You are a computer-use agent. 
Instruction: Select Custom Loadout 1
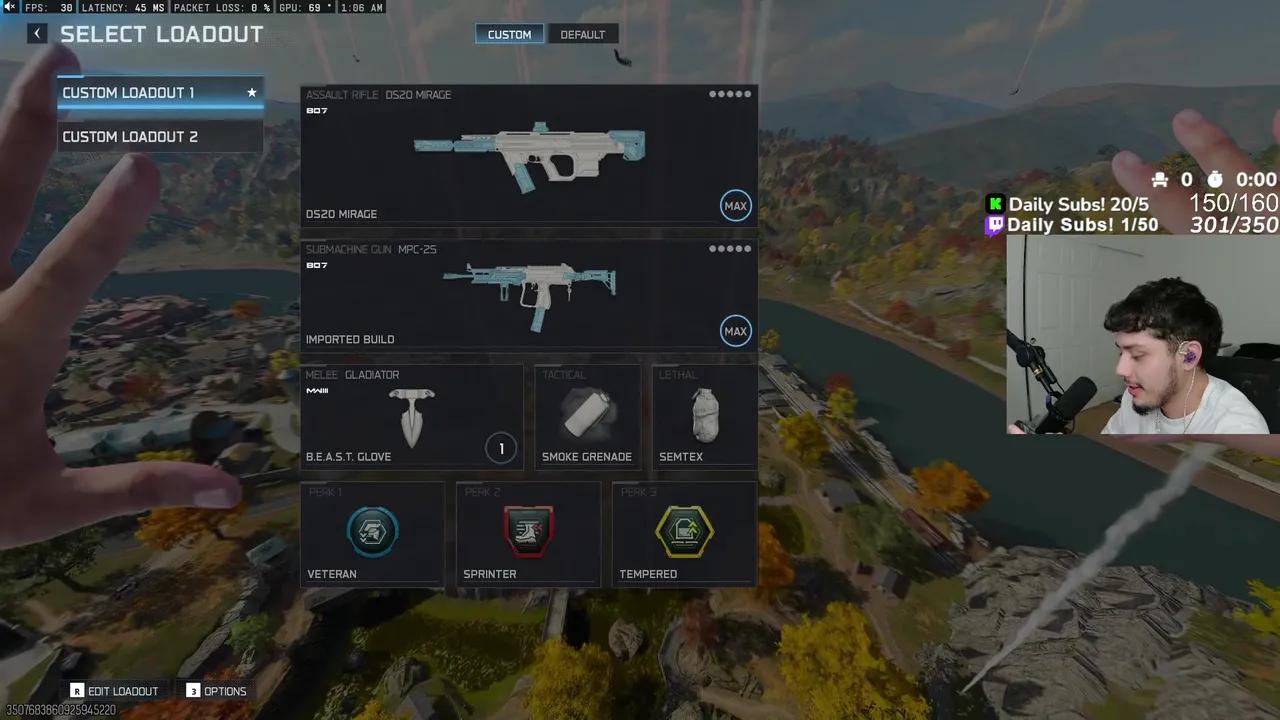click(160, 93)
